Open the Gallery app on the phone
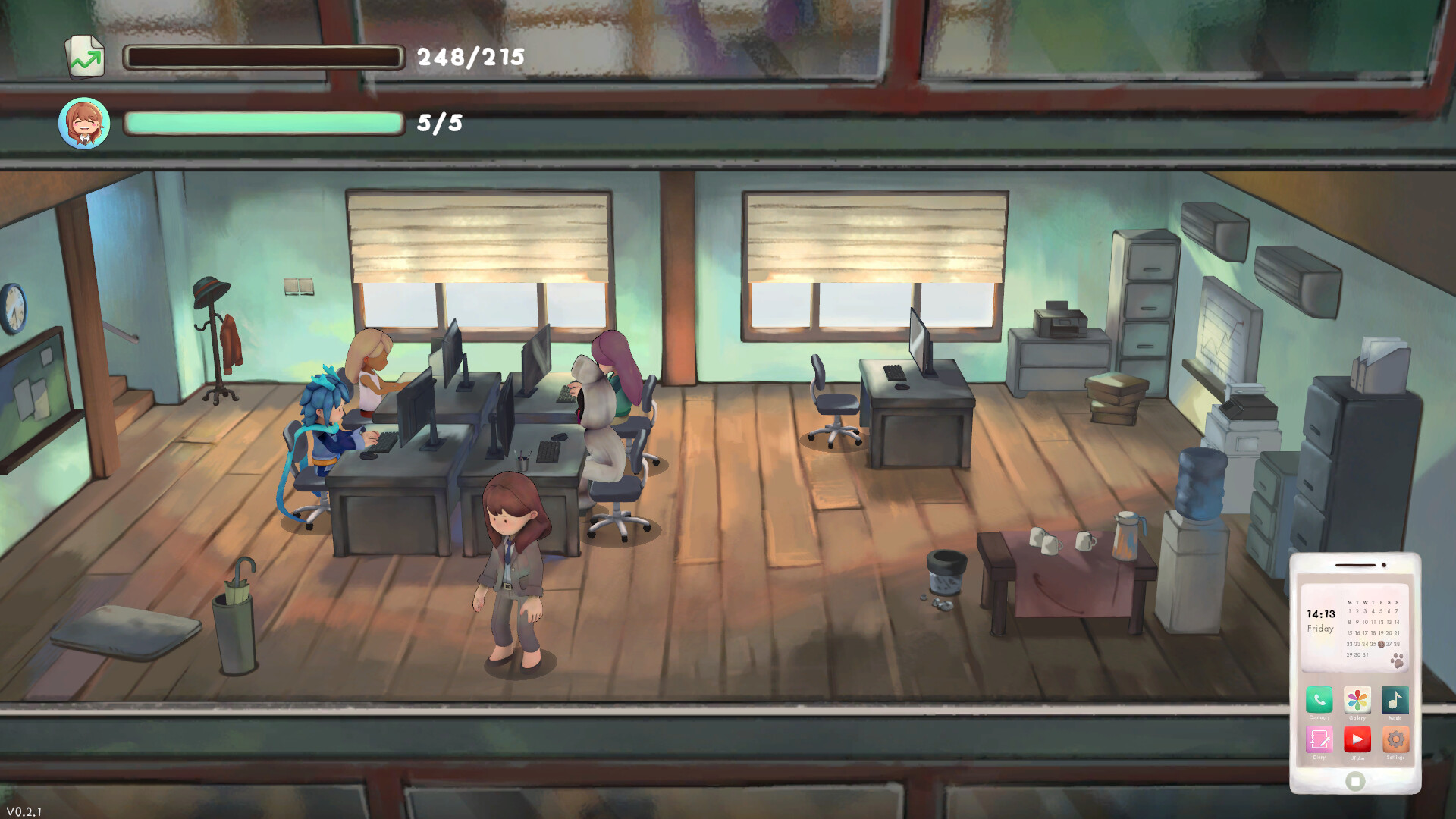1456x819 pixels. [1357, 700]
